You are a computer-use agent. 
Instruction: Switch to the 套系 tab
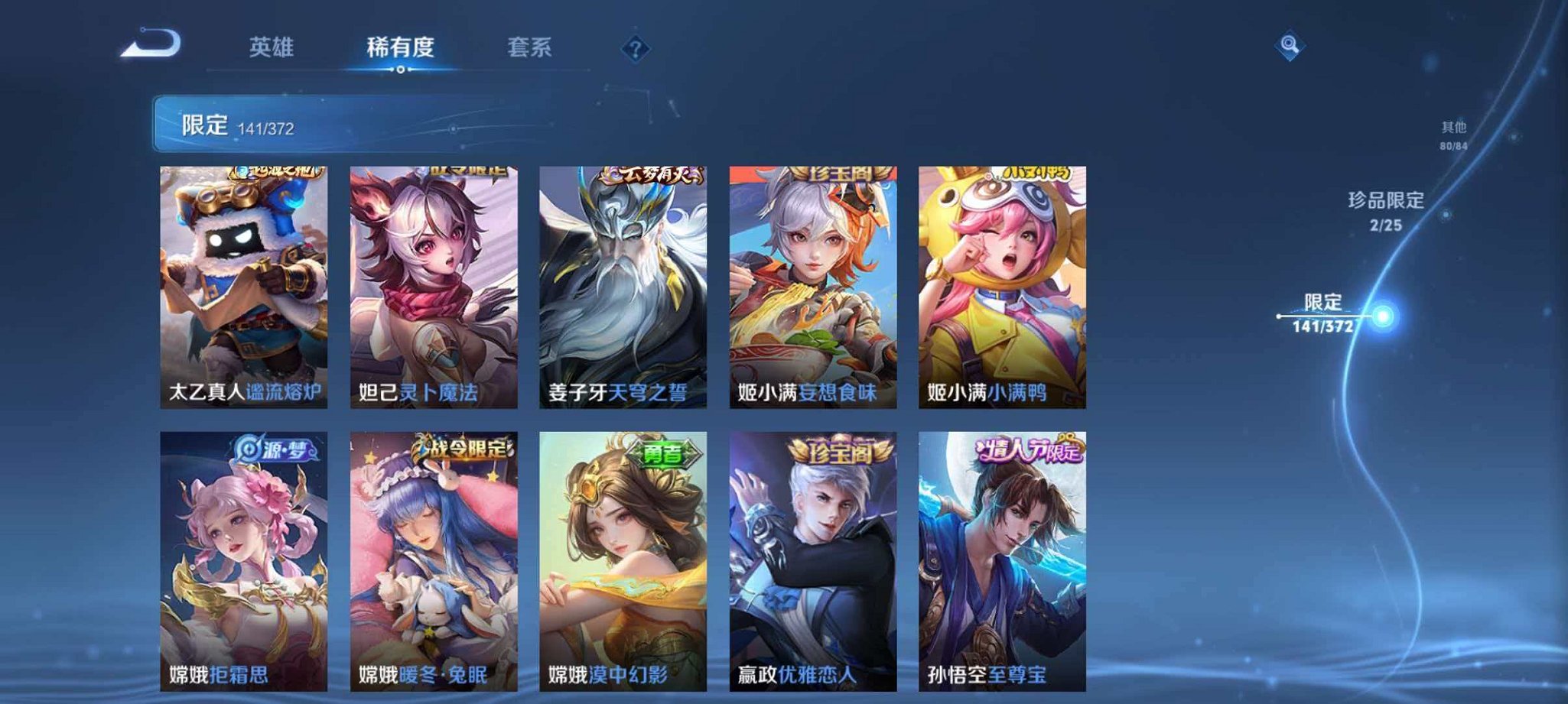[530, 47]
